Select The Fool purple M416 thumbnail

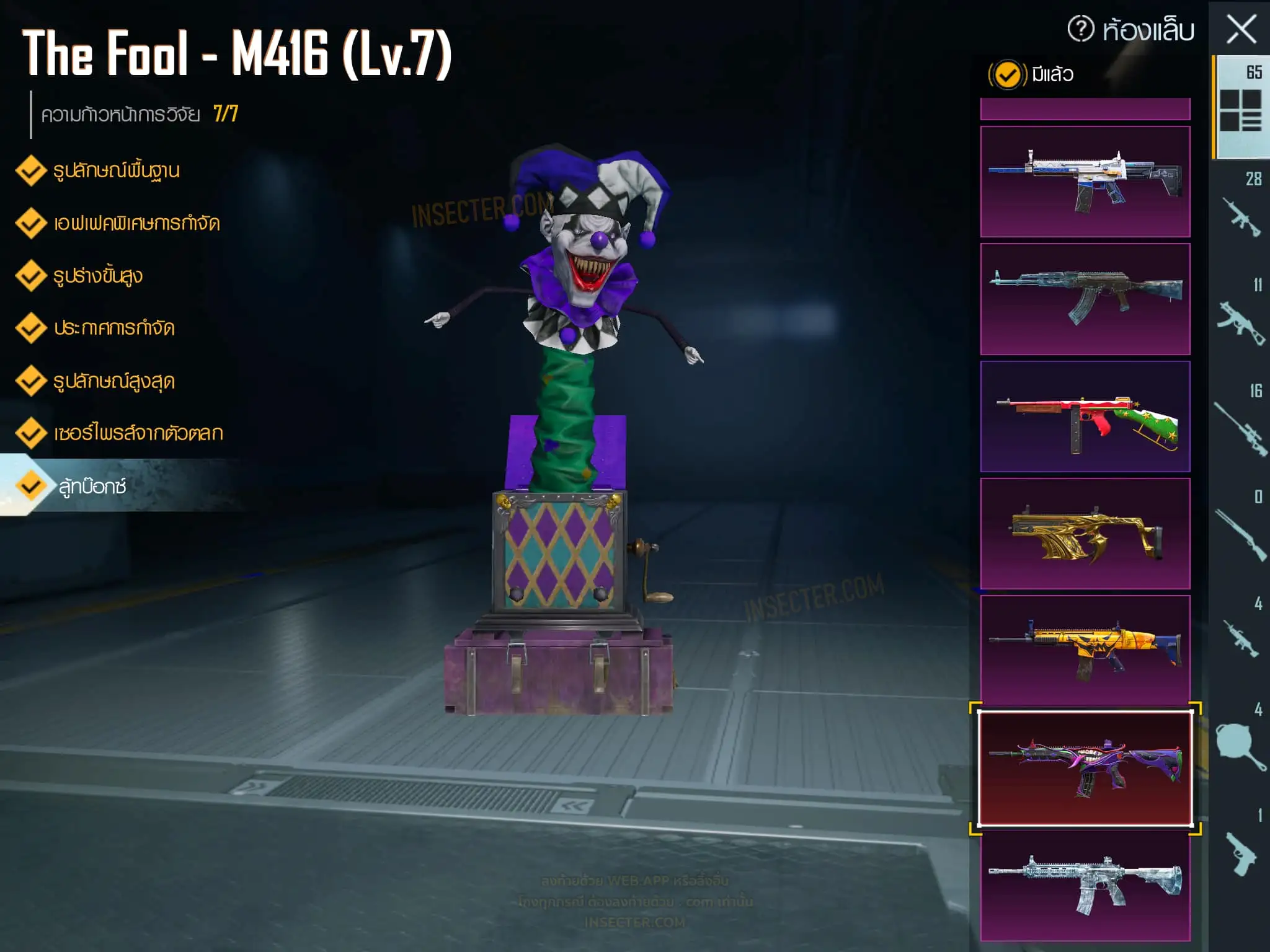pyautogui.click(x=1085, y=769)
